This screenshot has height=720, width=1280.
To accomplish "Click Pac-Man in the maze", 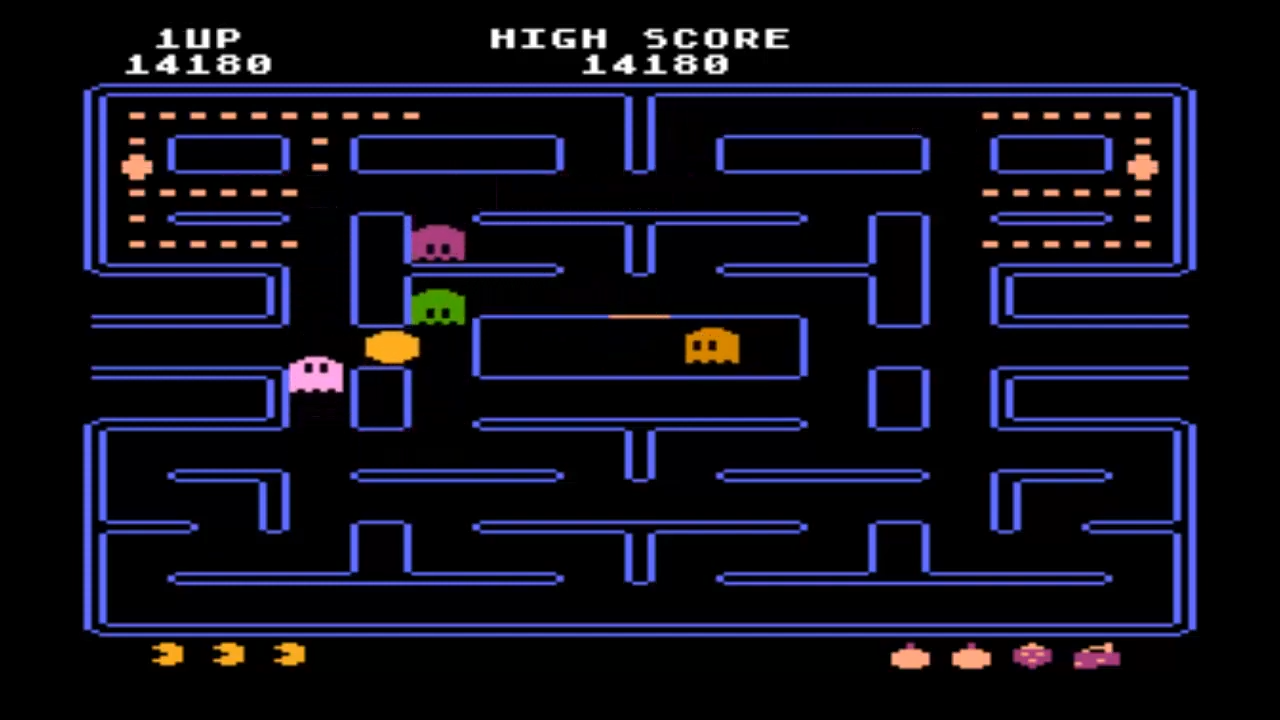I will point(390,348).
